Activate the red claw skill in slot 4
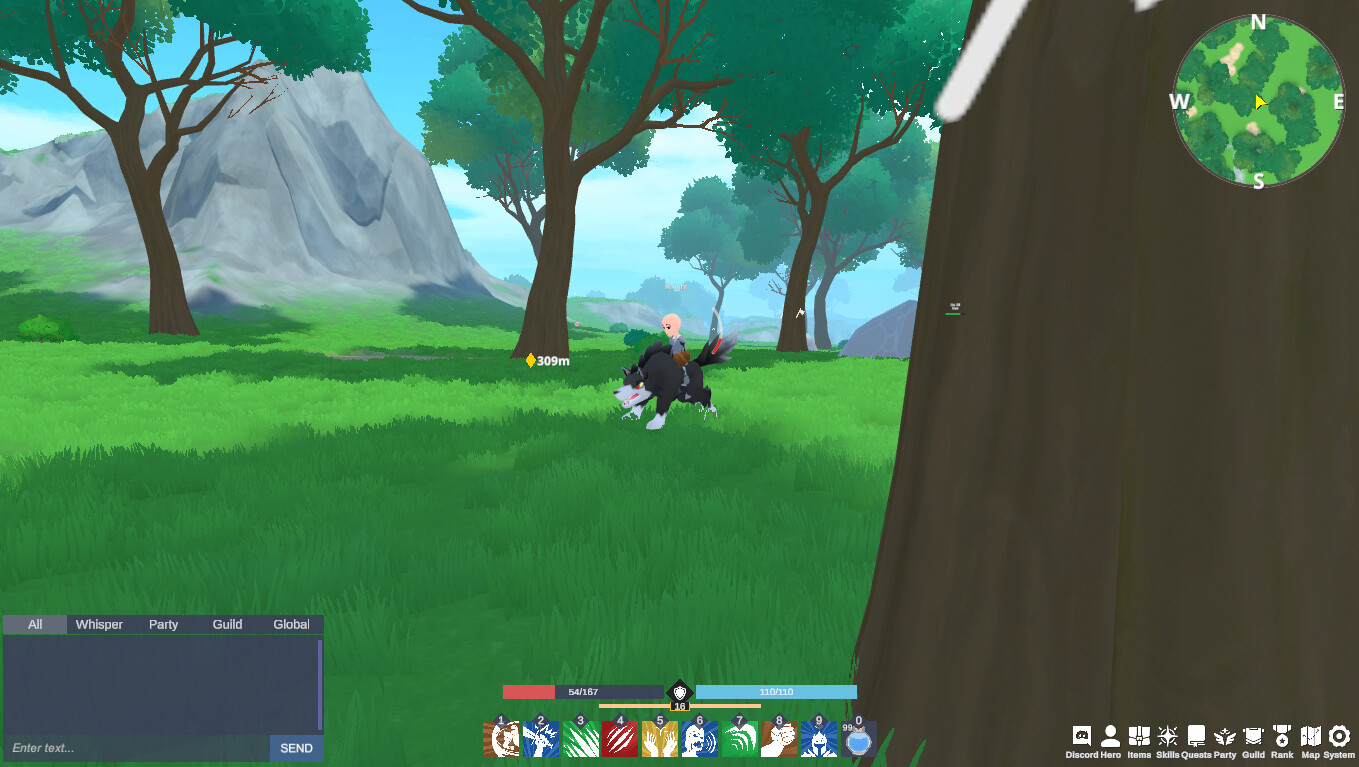The image size is (1359, 767). (x=620, y=740)
